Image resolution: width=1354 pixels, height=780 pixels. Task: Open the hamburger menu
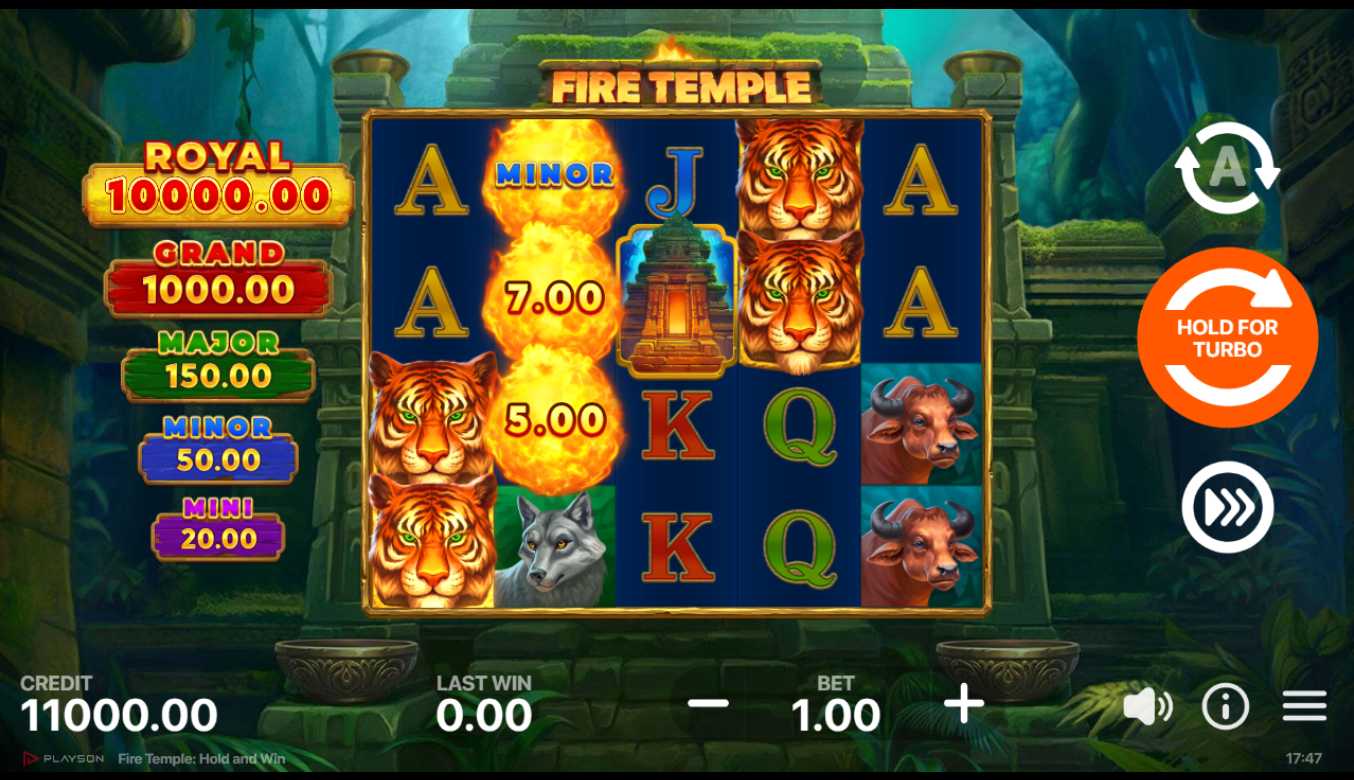1304,706
